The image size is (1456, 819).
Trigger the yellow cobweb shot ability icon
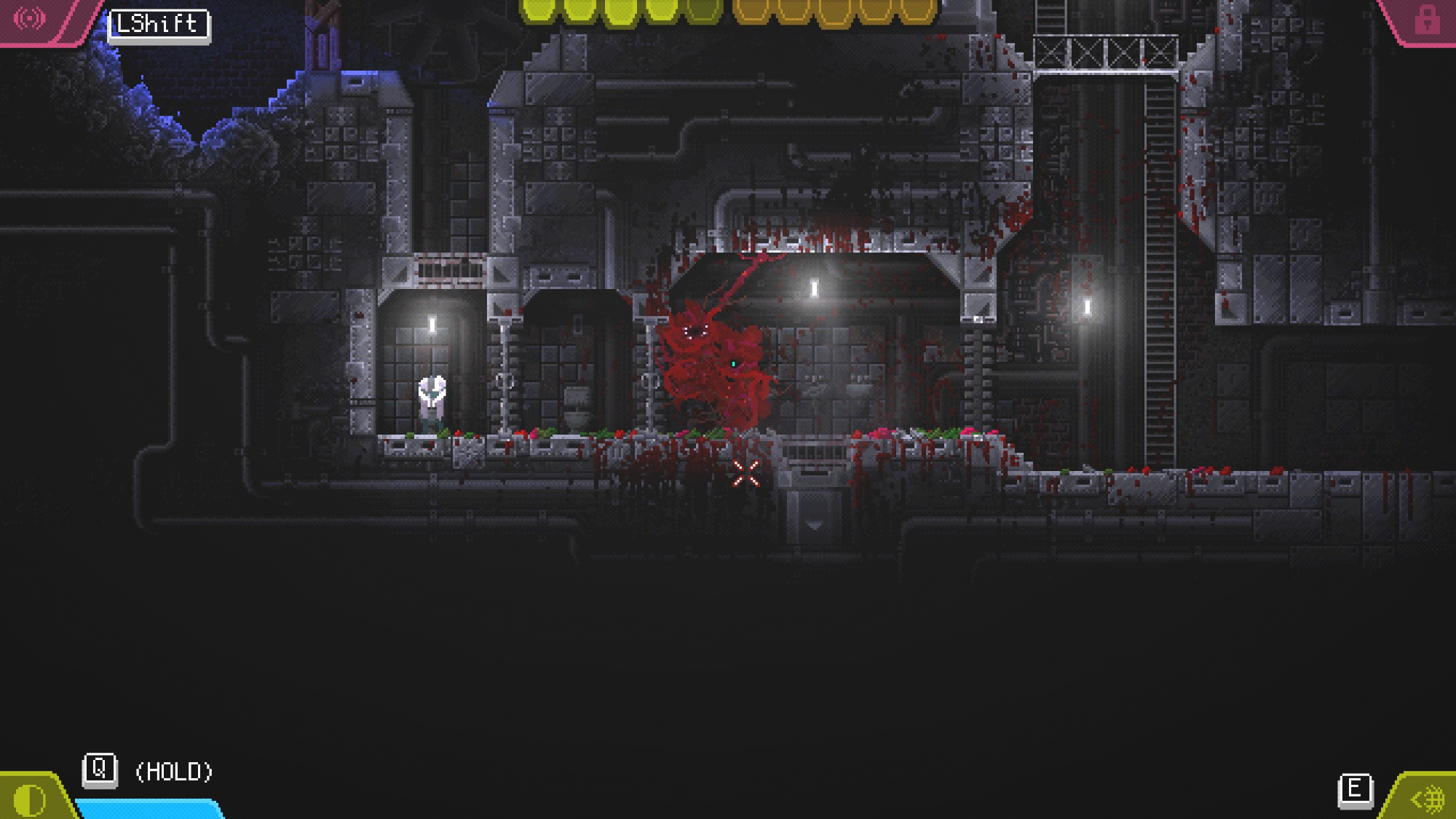(1428, 799)
